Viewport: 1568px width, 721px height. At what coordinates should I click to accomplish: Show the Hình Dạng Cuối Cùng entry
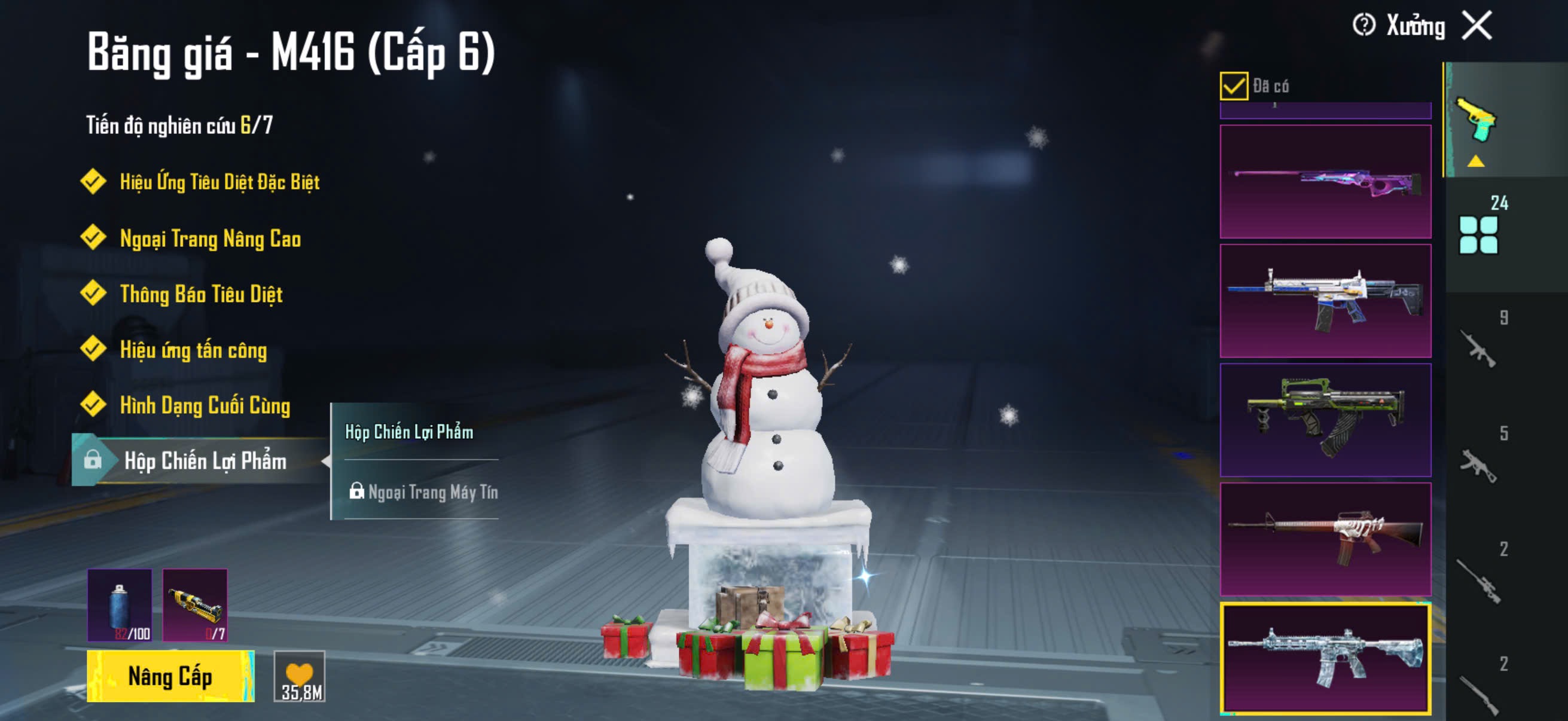coord(205,406)
